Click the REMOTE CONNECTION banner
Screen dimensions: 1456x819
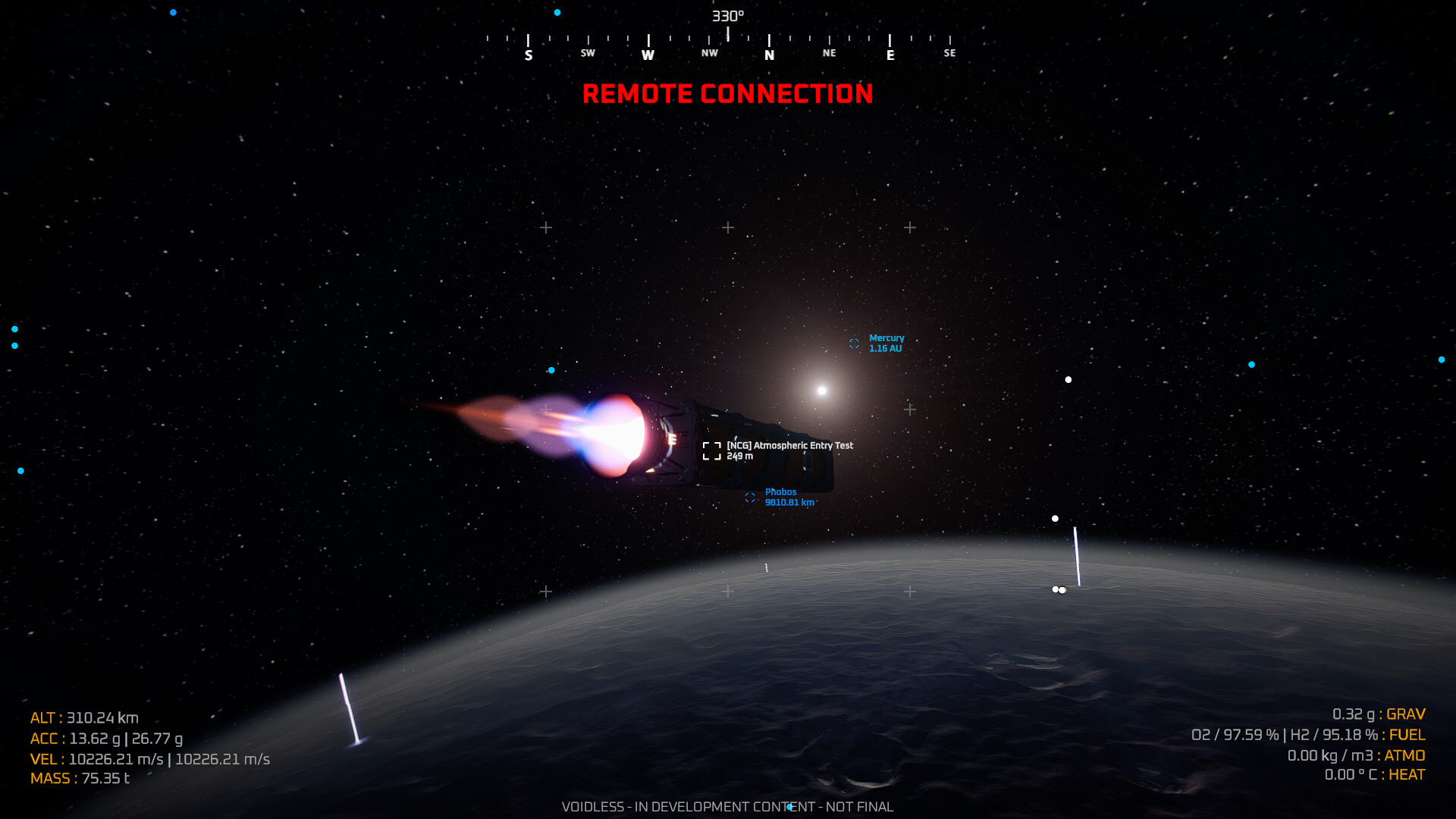coord(729,94)
